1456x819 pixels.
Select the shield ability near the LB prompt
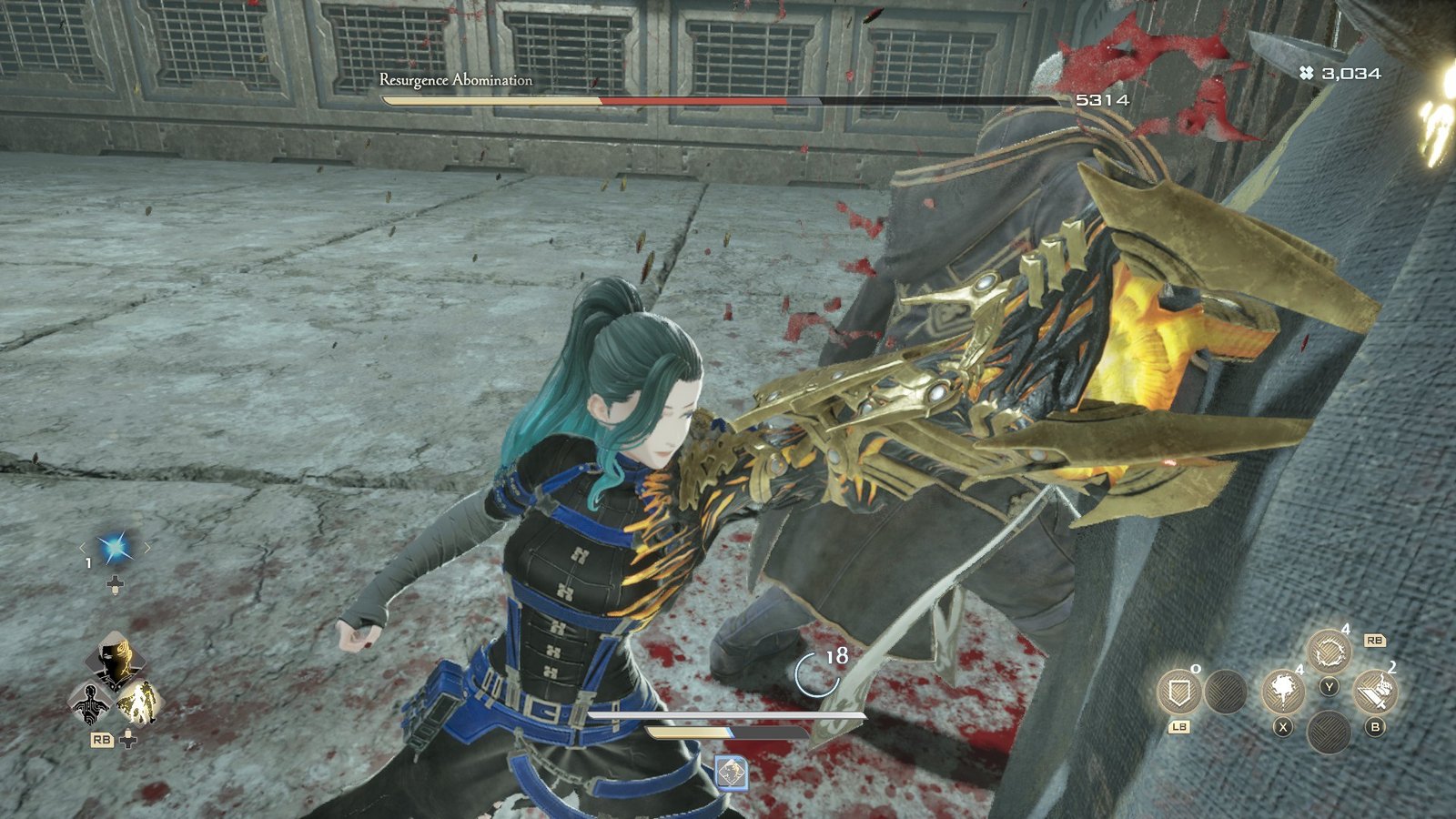pos(1180,691)
